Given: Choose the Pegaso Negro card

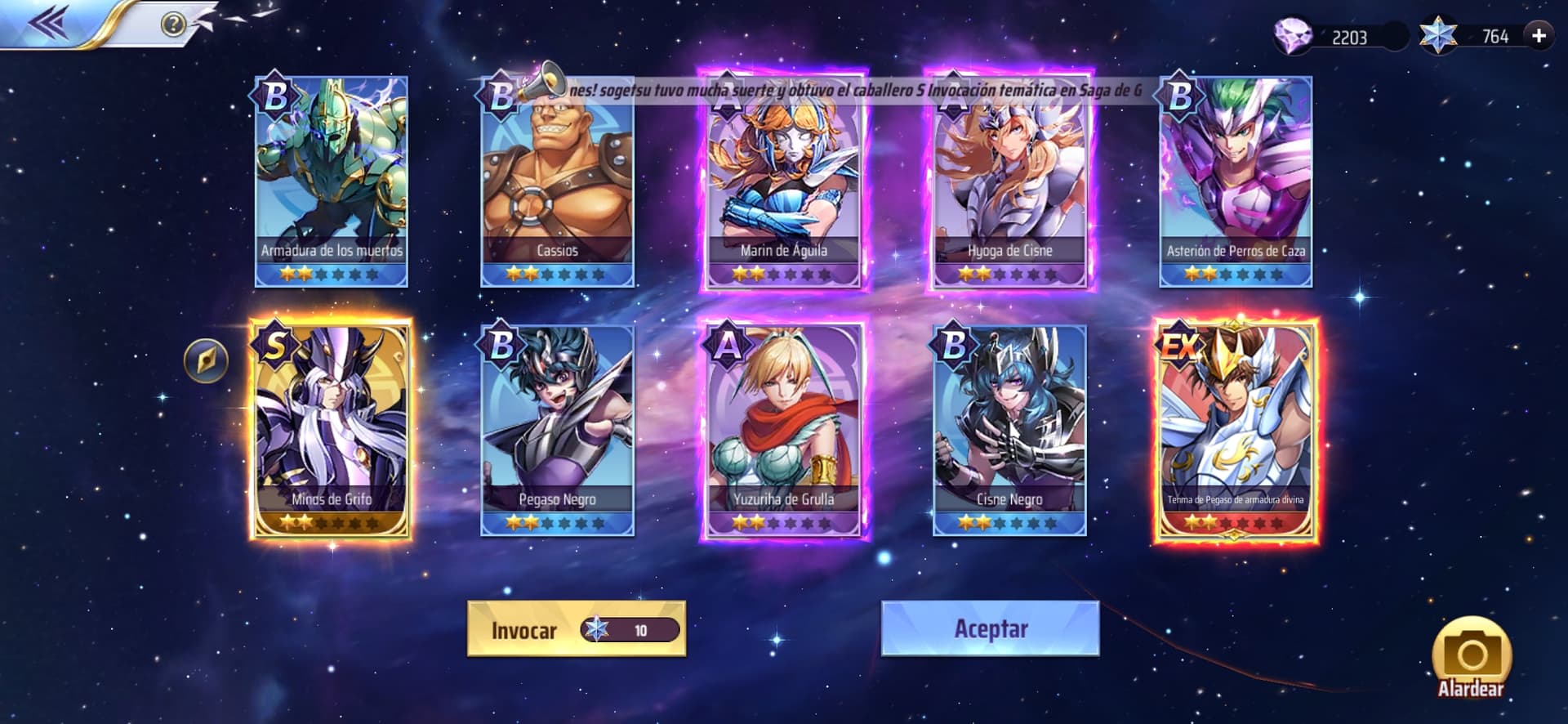Looking at the screenshot, I should point(558,430).
